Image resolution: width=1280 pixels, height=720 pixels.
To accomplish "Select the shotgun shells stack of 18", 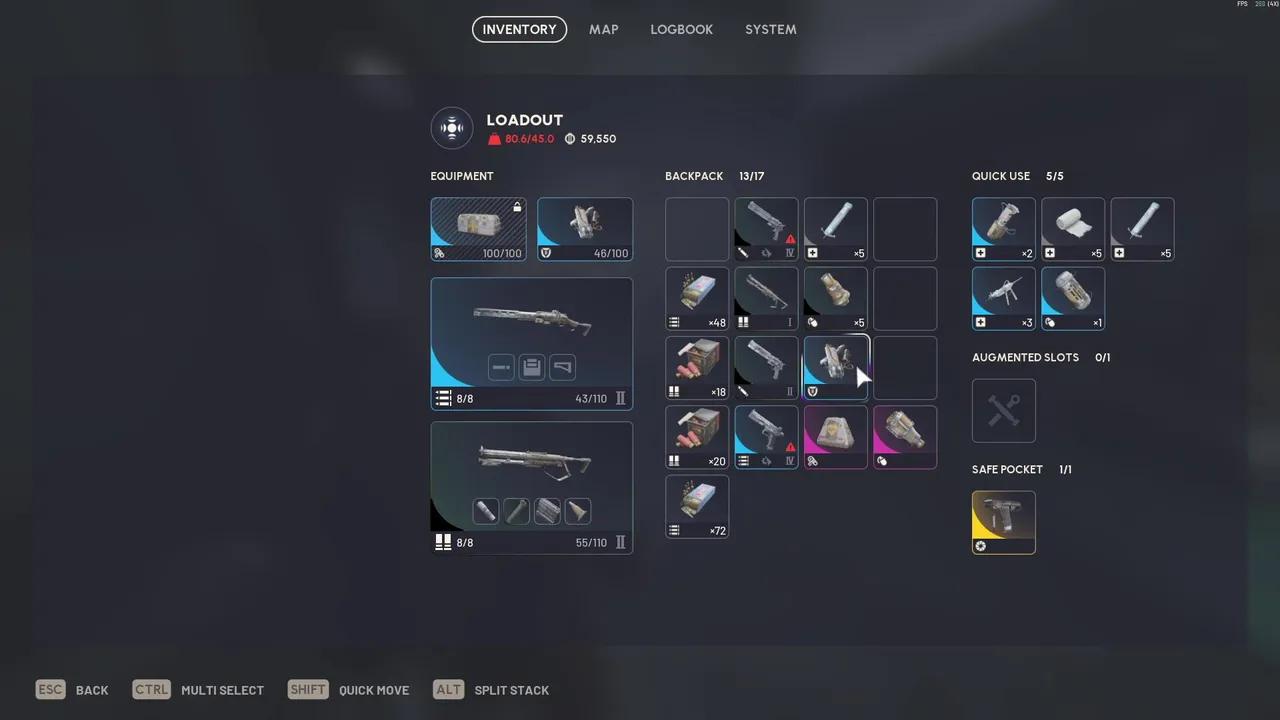I will (697, 368).
